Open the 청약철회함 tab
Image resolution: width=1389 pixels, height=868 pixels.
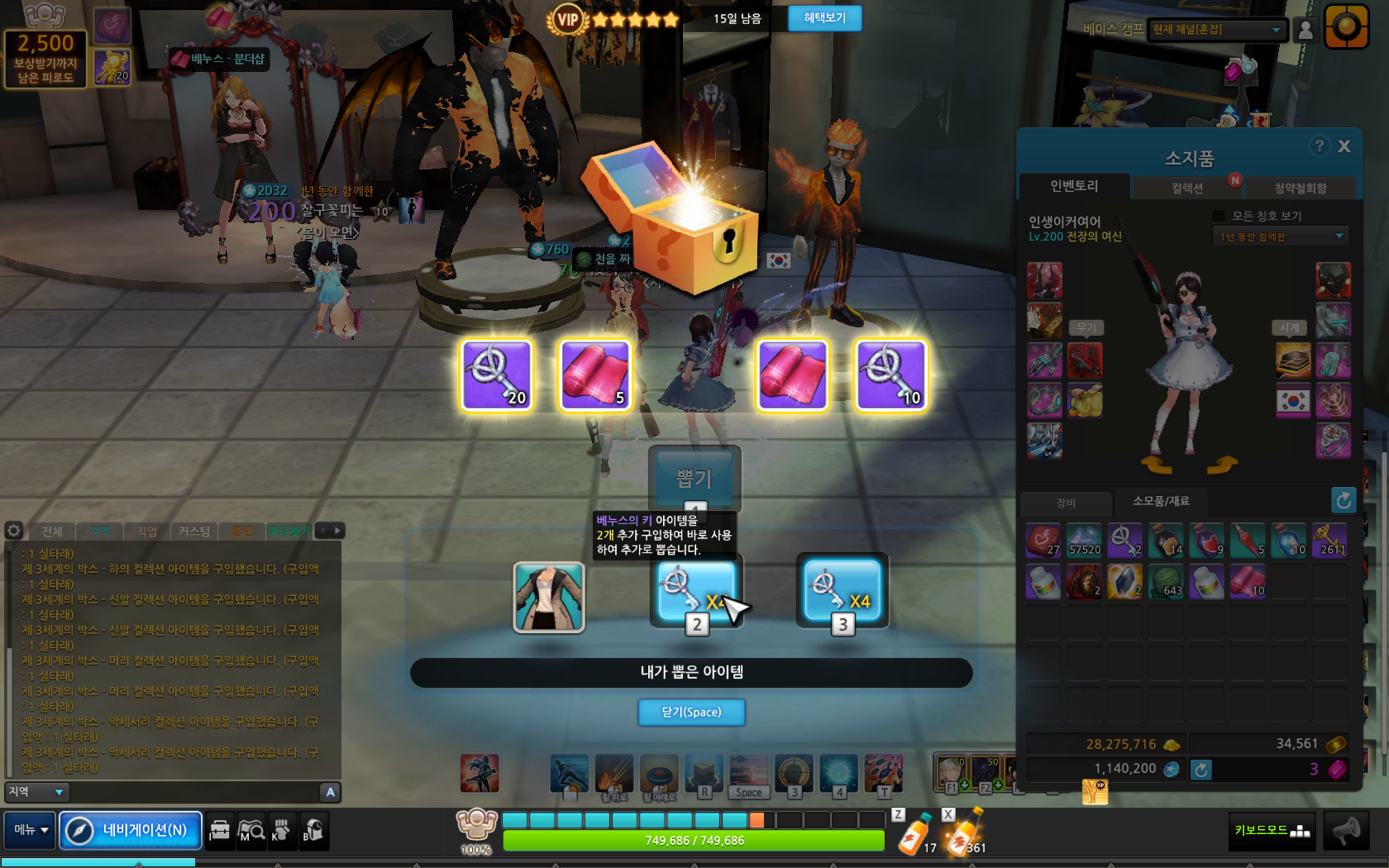1300,188
